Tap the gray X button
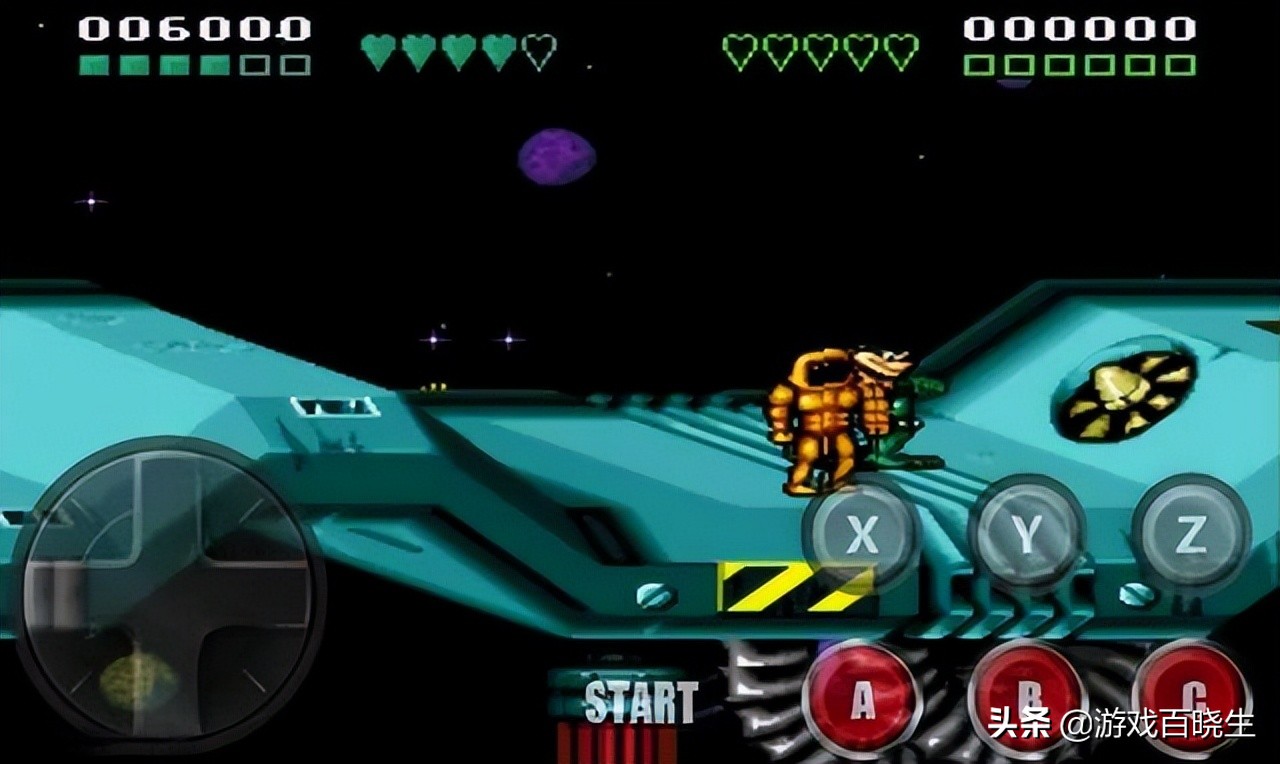Viewport: 1280px width, 764px height. [x=861, y=536]
